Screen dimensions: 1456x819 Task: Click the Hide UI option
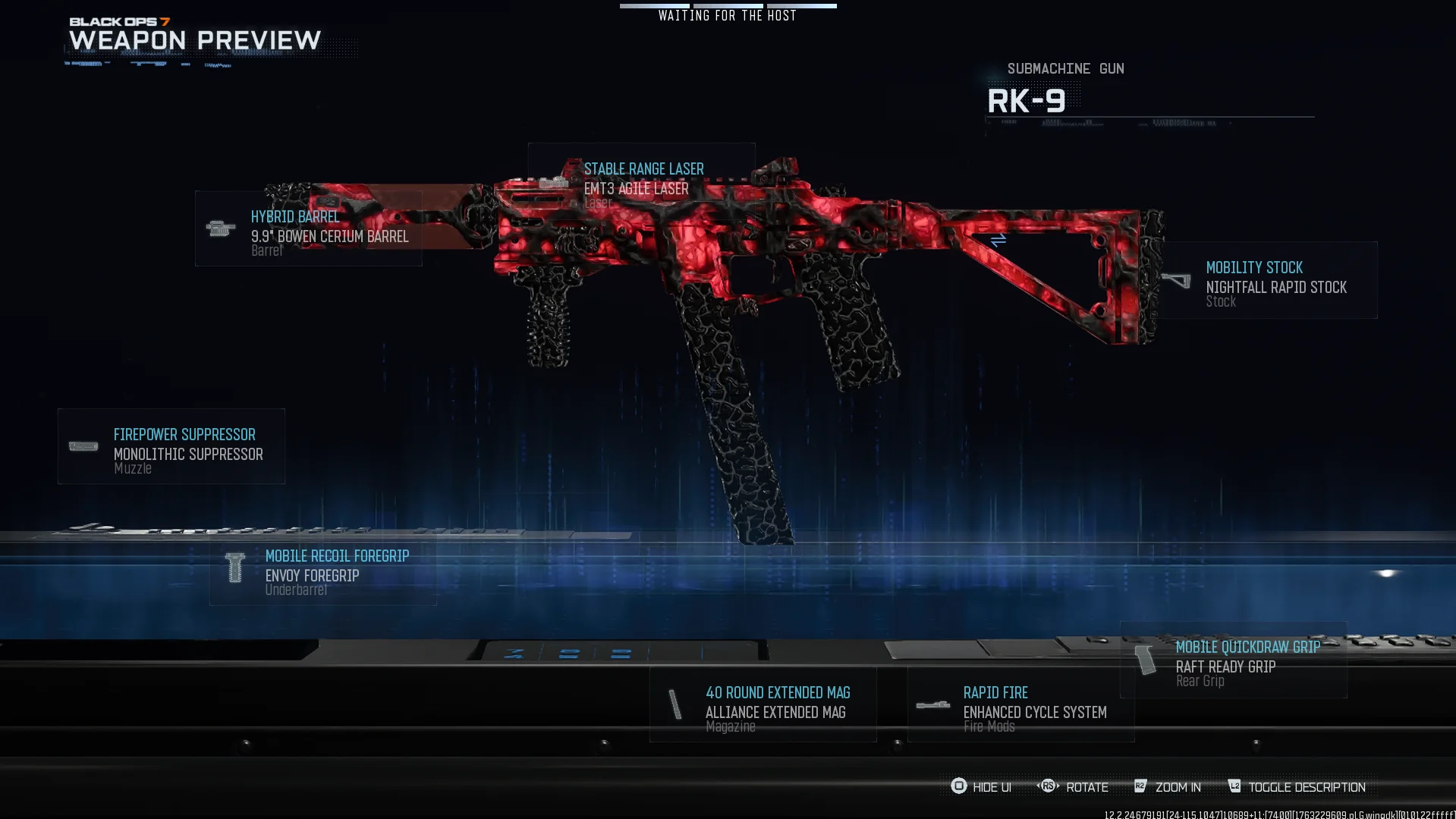pyautogui.click(x=982, y=787)
